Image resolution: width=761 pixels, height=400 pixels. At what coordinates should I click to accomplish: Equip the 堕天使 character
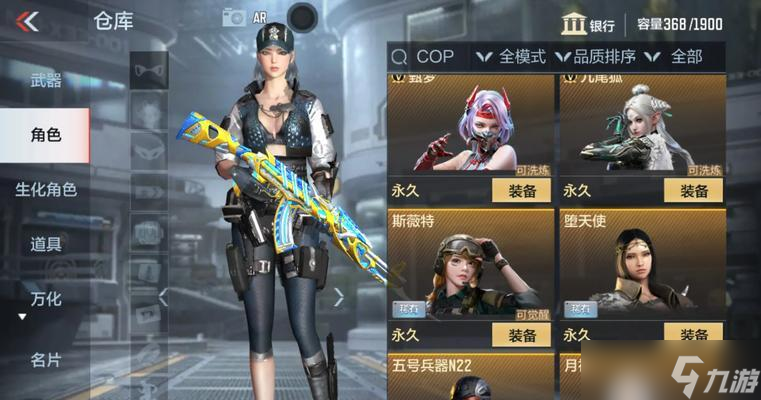[x=694, y=335]
